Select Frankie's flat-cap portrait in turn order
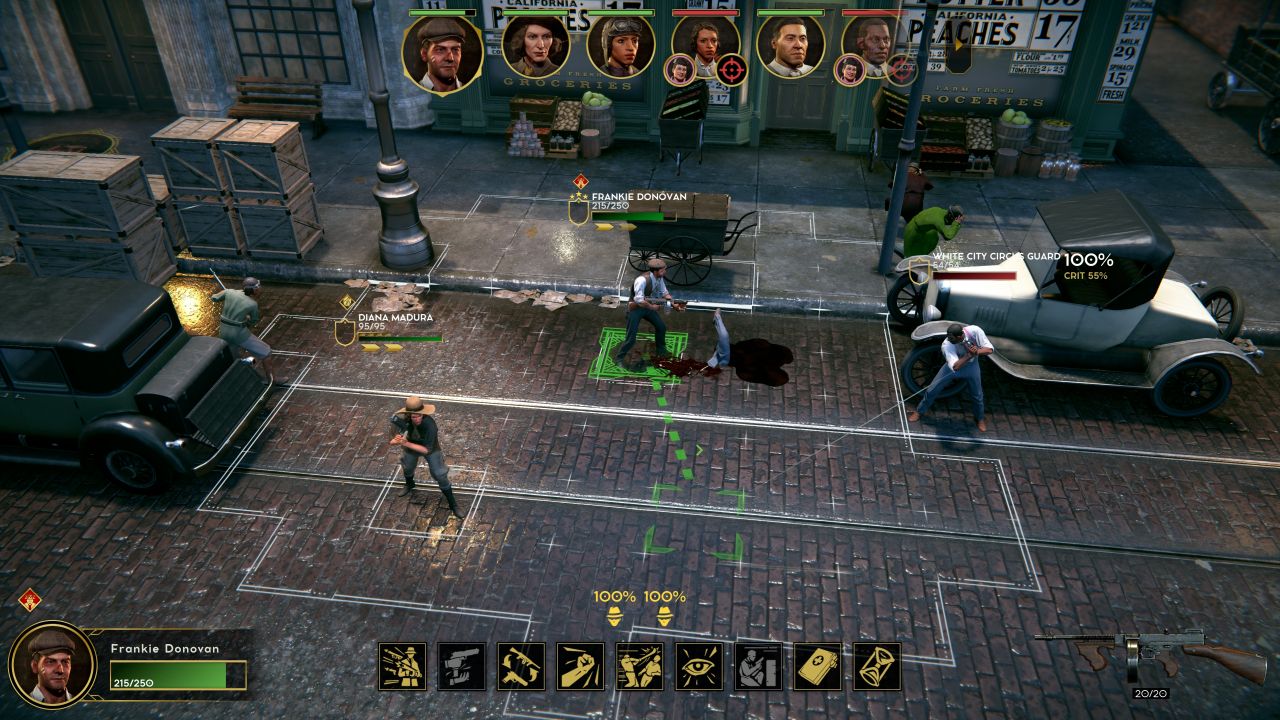This screenshot has width=1280, height=720. pyautogui.click(x=442, y=54)
